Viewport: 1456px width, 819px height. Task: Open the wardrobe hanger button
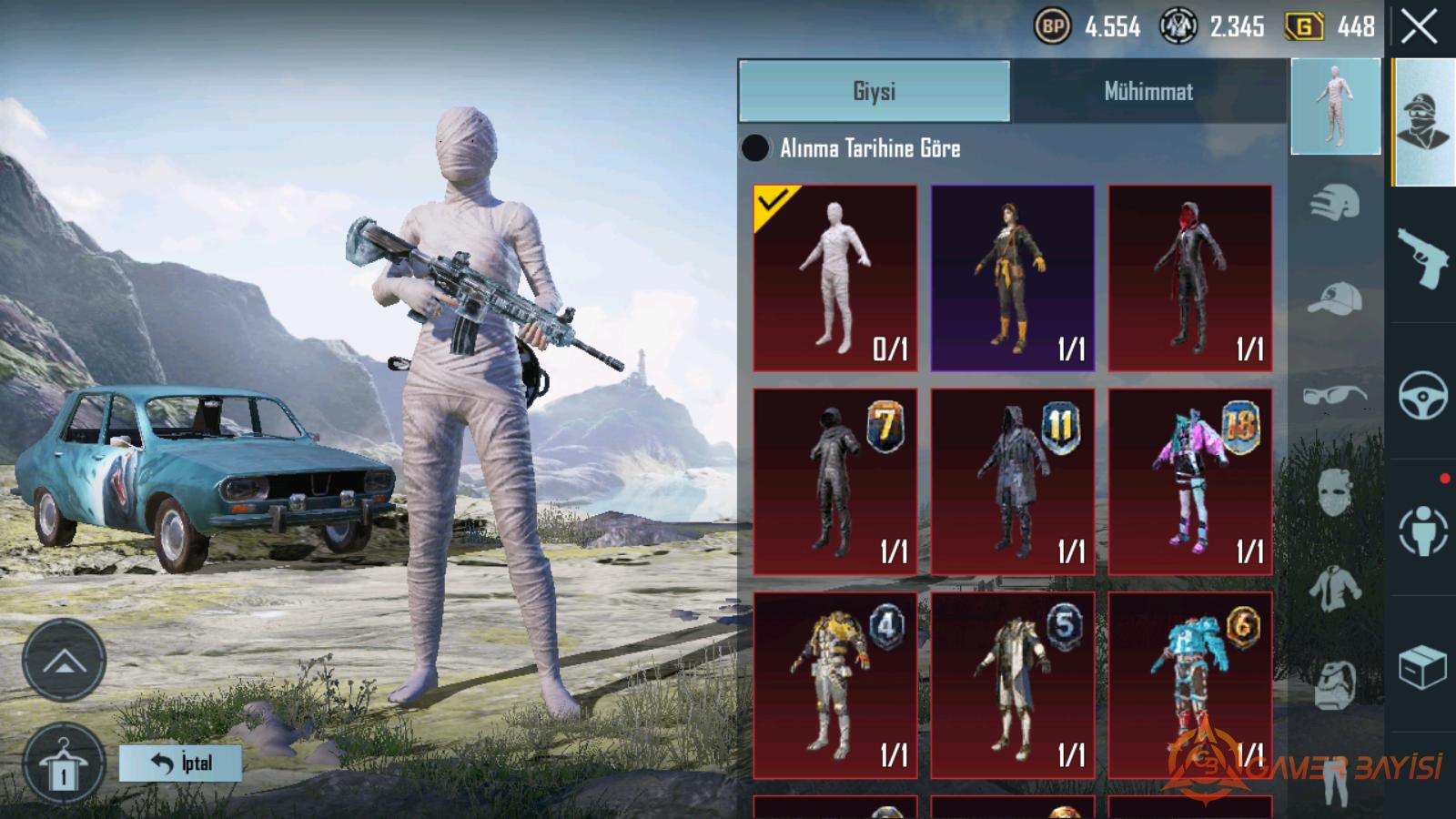tap(63, 764)
